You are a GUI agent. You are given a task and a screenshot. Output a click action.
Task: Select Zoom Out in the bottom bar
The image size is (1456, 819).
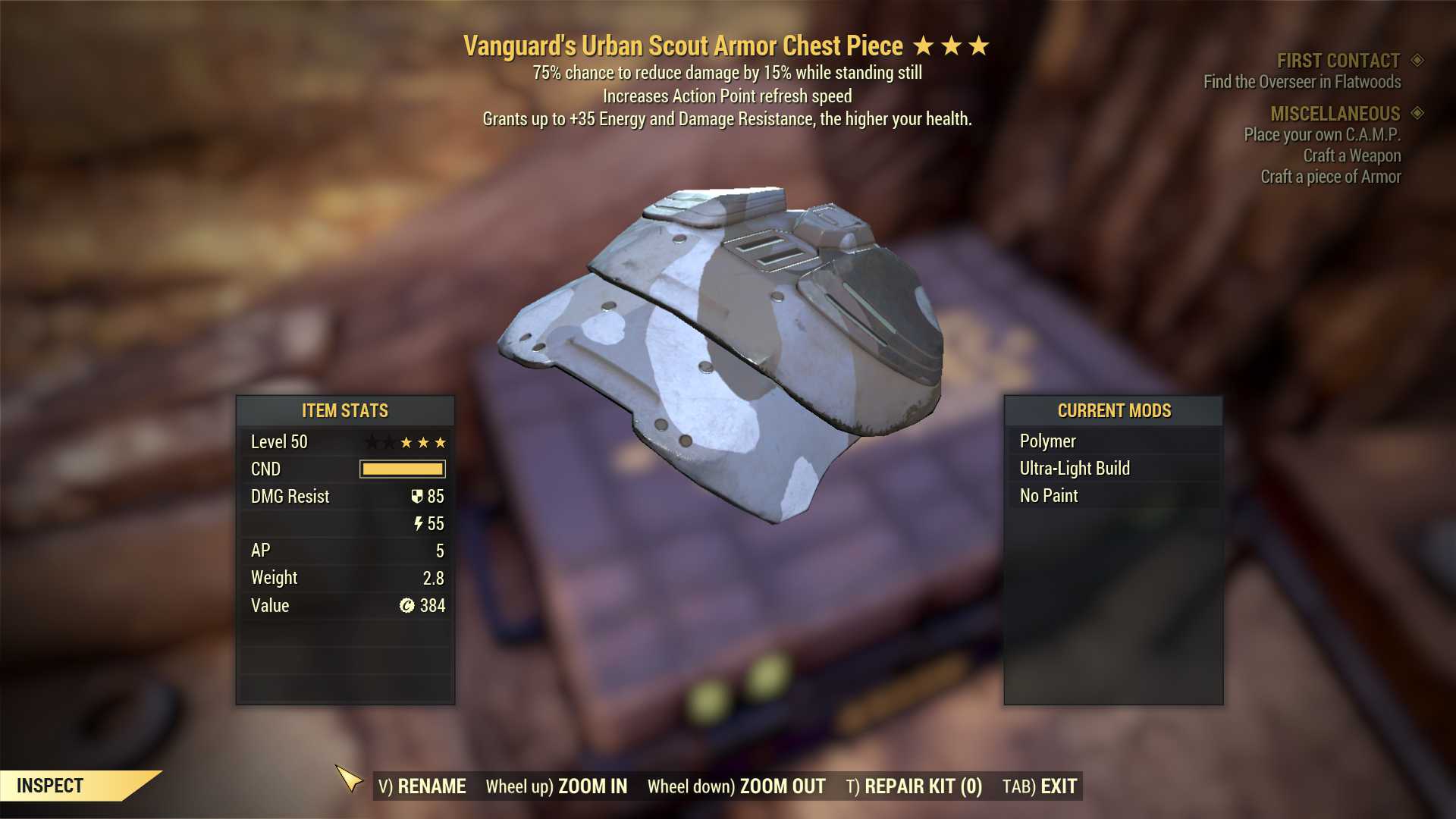pyautogui.click(x=736, y=786)
